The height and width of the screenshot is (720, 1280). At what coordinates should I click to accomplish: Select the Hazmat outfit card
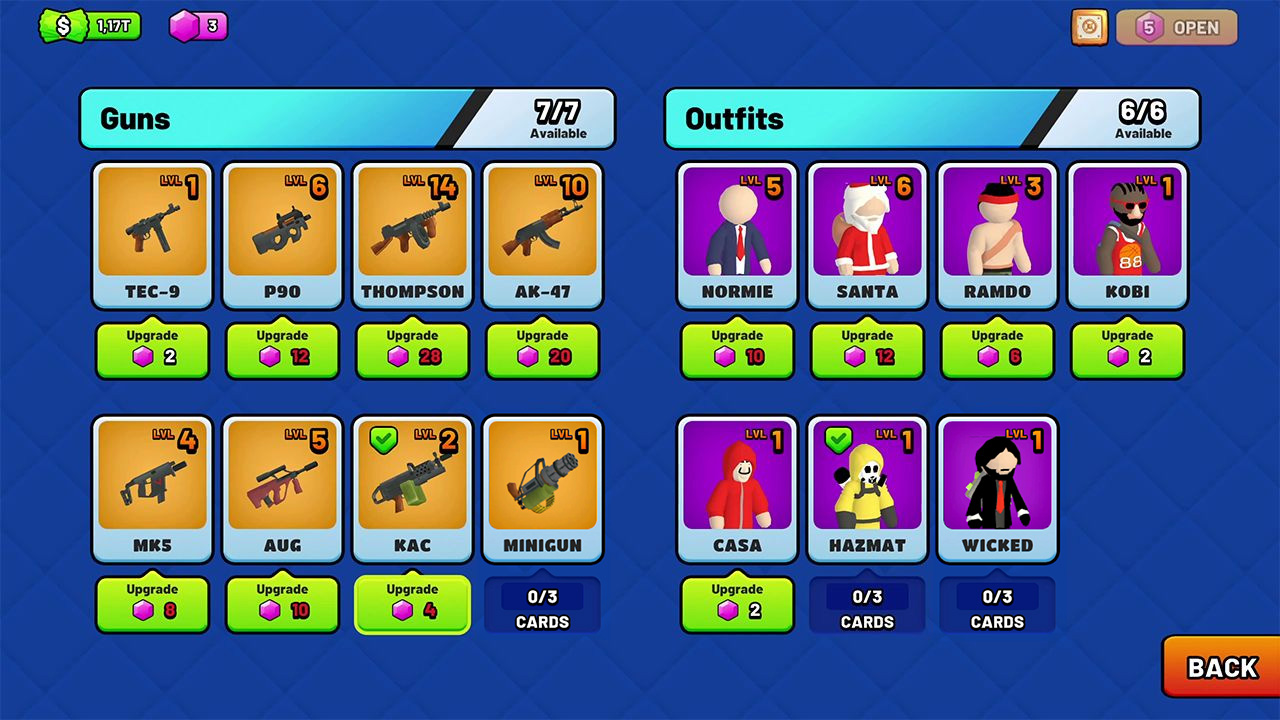tap(867, 489)
